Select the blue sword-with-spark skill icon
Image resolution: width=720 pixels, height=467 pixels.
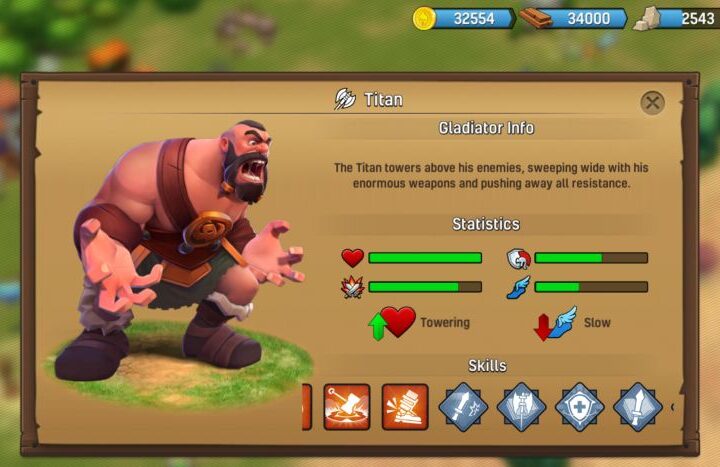(463, 407)
